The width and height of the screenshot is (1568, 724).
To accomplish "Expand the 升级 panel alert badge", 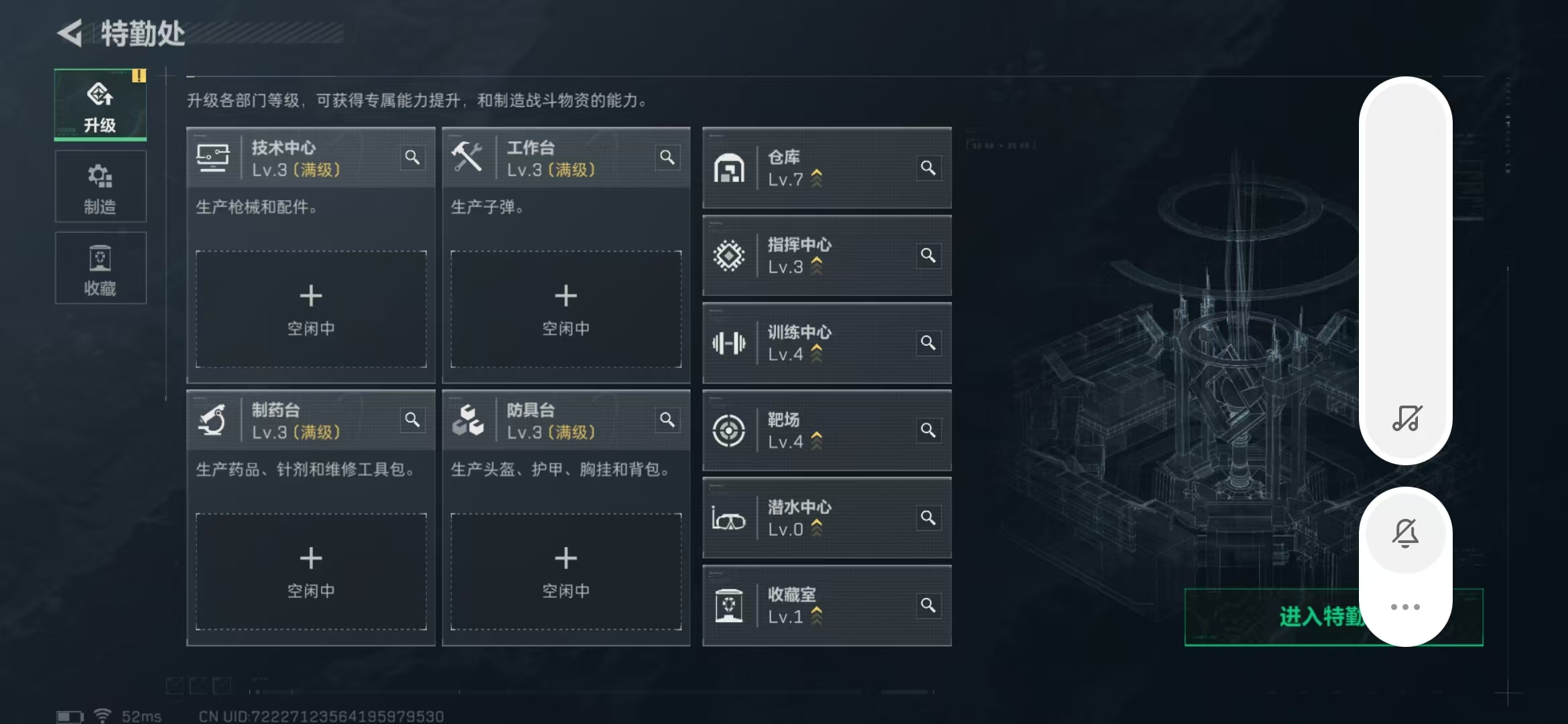I will point(139,76).
